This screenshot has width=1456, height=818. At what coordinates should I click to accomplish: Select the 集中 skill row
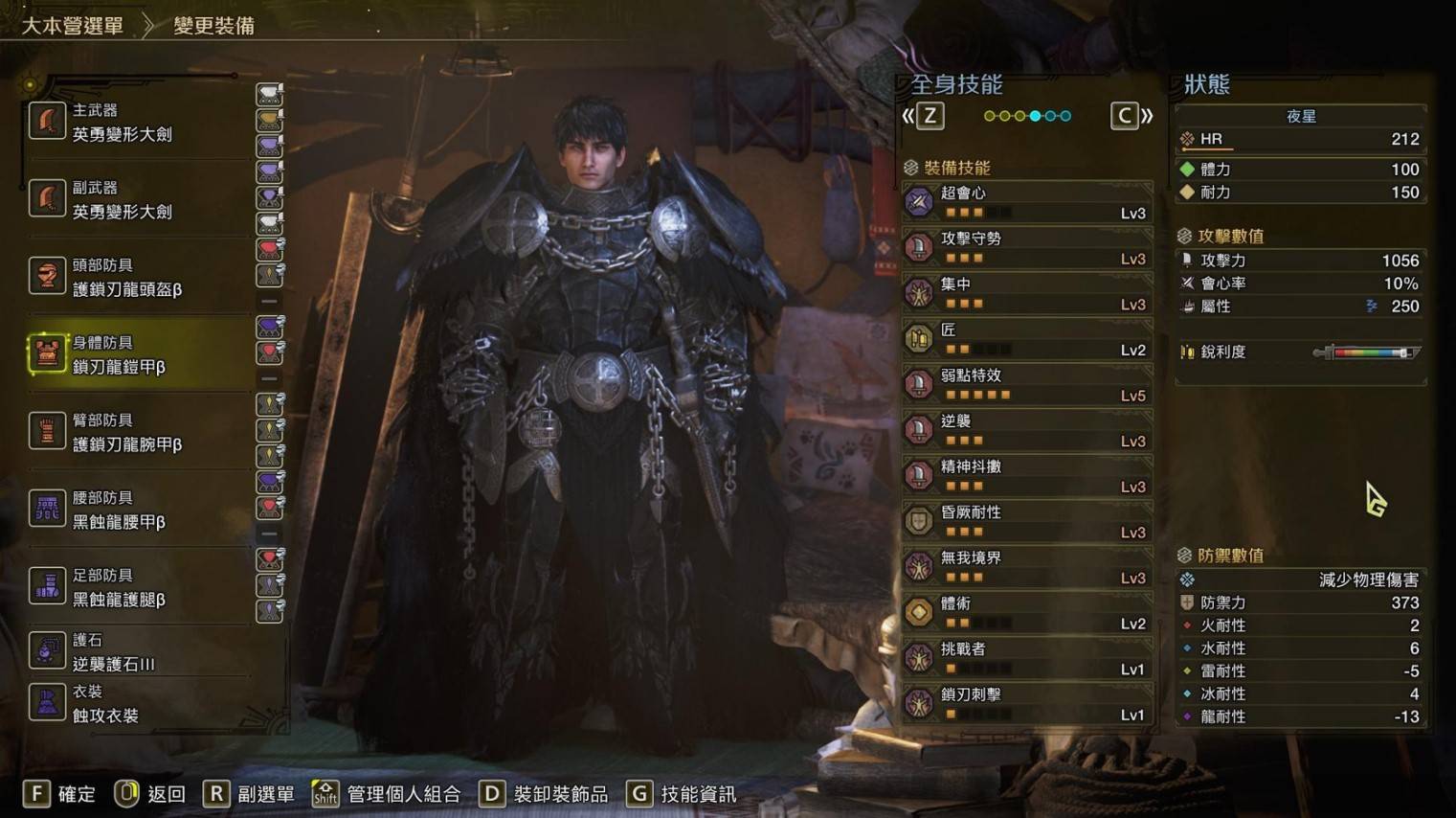coord(1028,294)
